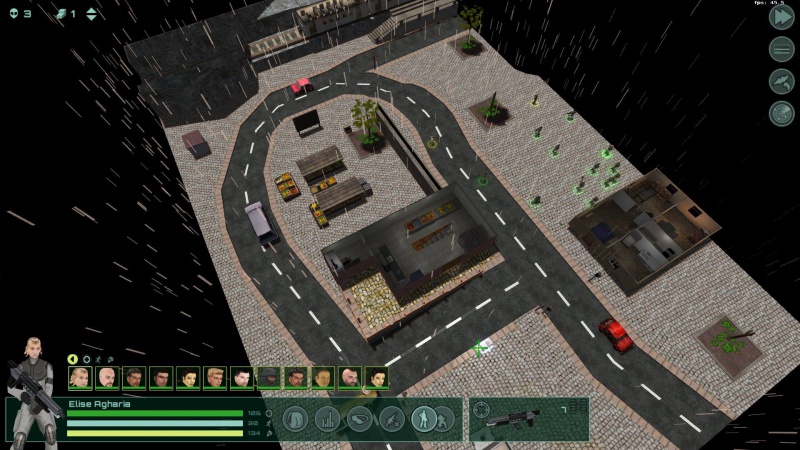Select Elise Agharia's blonde squad portrait
The height and width of the screenshot is (450, 800).
pyautogui.click(x=80, y=378)
